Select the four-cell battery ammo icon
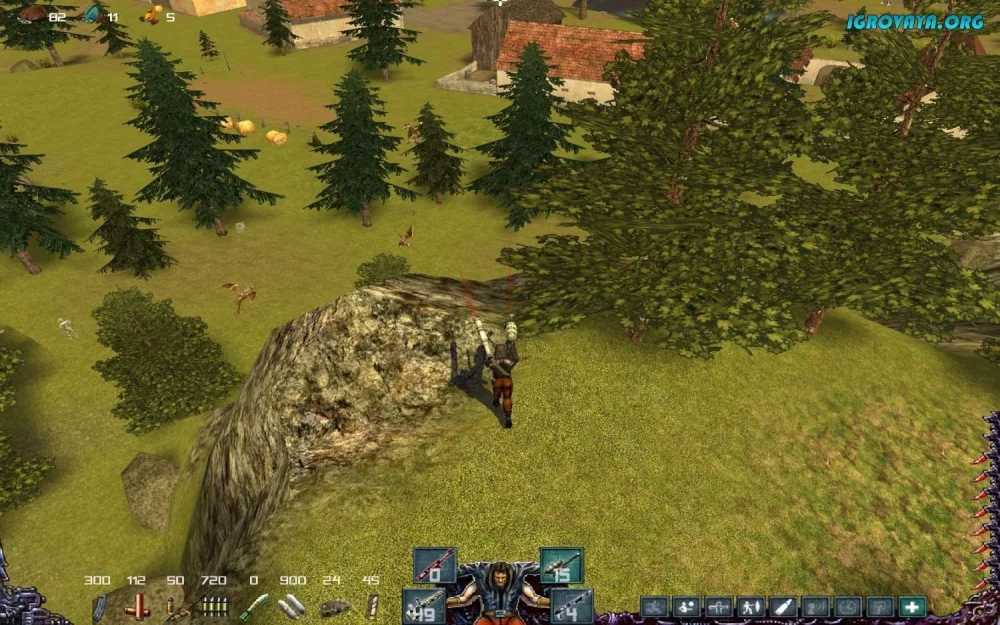1000x625 pixels. click(212, 606)
